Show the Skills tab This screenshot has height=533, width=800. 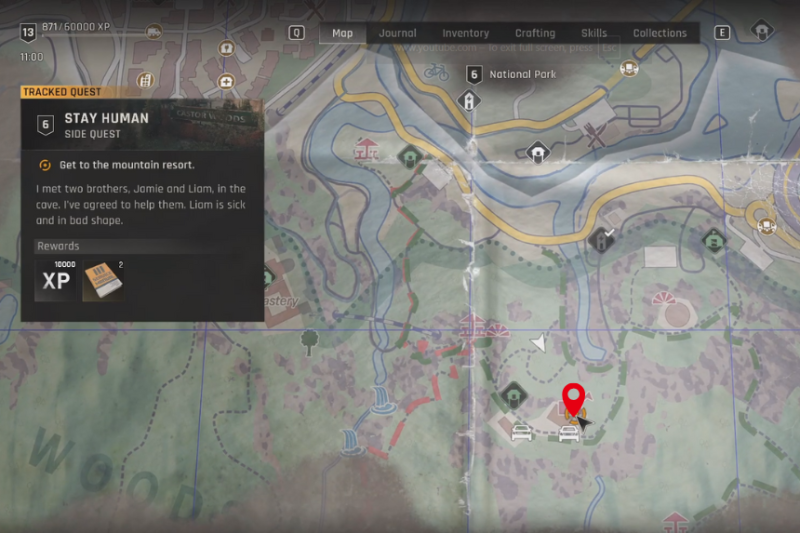click(594, 33)
